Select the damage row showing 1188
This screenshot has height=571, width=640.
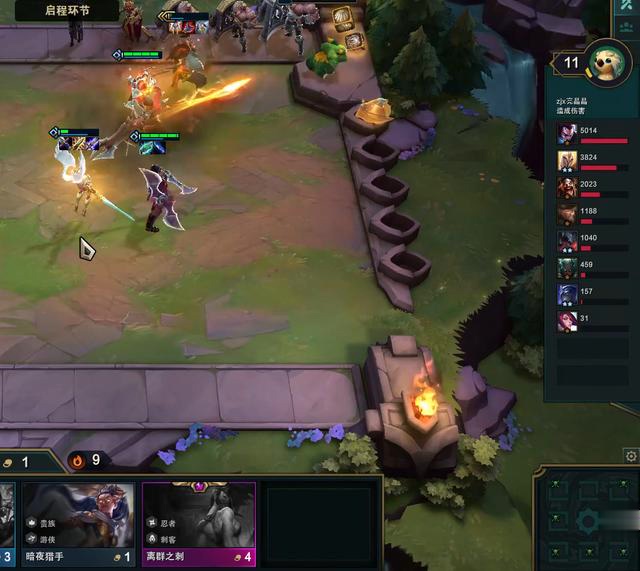click(597, 214)
